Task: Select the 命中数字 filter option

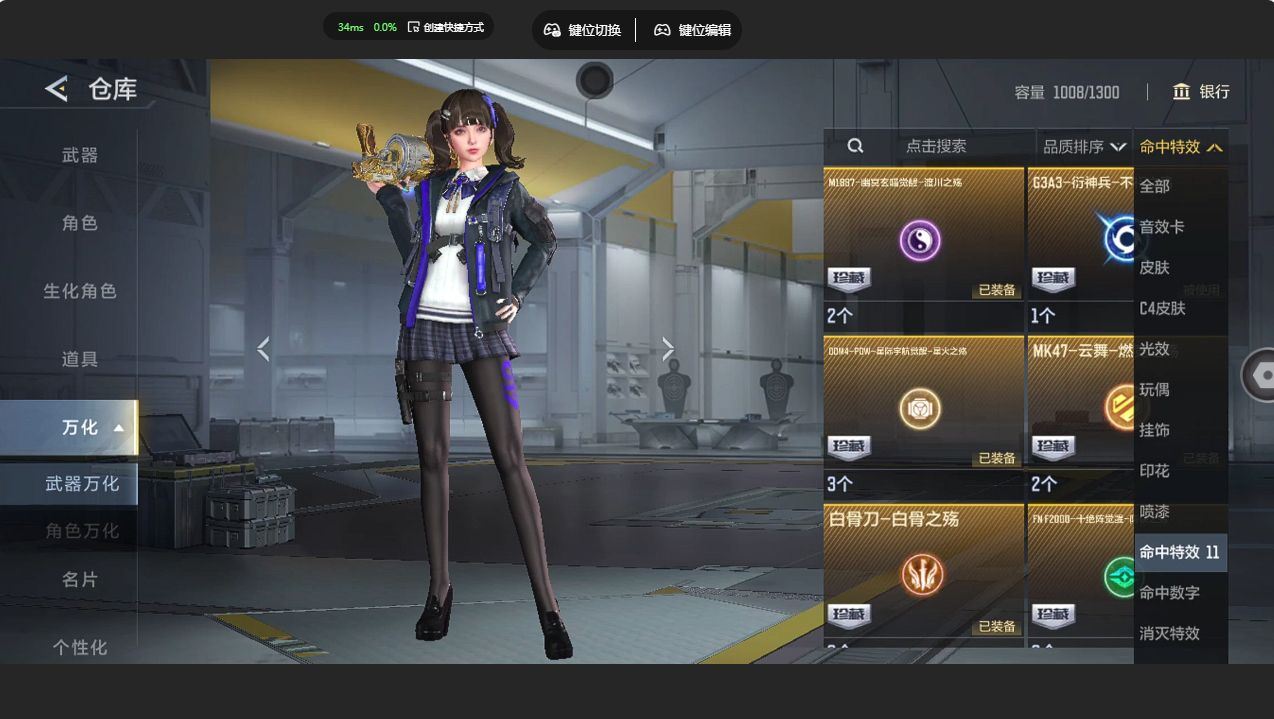Action: [1170, 593]
